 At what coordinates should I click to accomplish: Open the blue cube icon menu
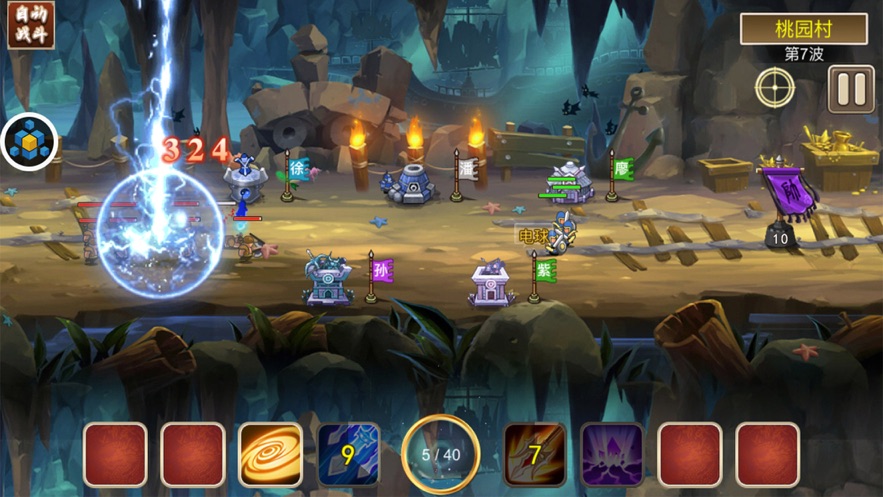pos(29,143)
